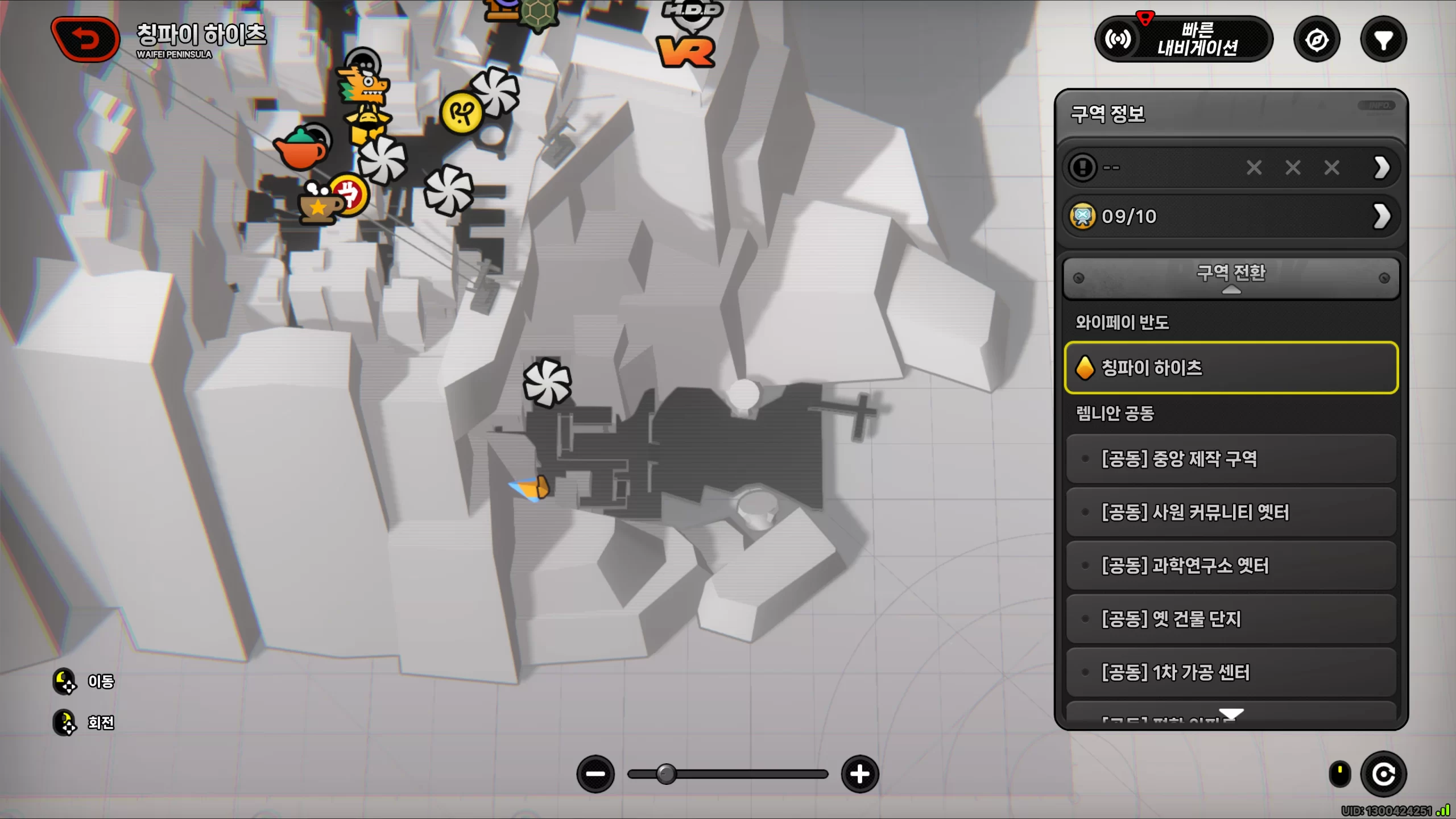Reset the map view rotation button

point(1383,774)
